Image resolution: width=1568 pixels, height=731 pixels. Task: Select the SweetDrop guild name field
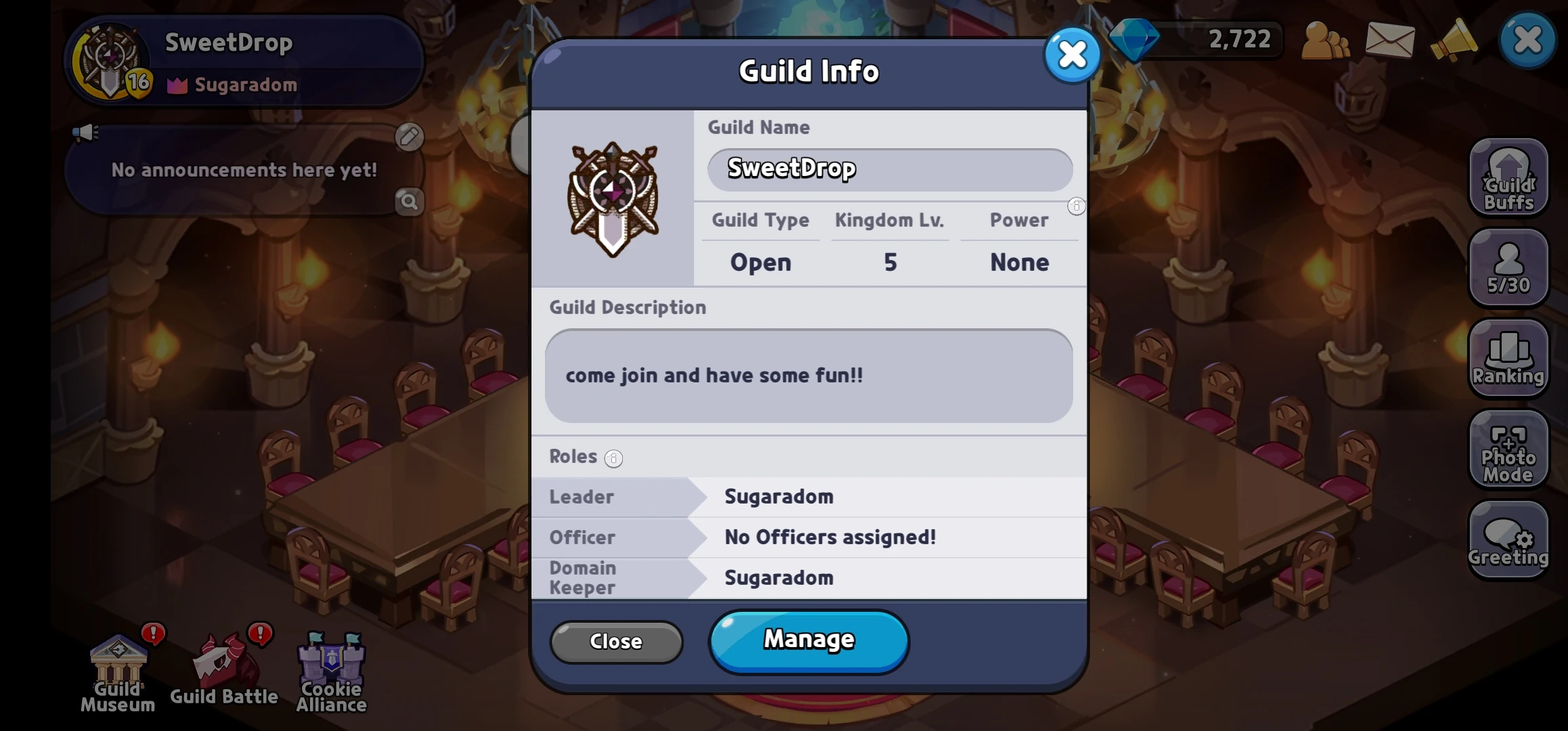[x=888, y=169]
